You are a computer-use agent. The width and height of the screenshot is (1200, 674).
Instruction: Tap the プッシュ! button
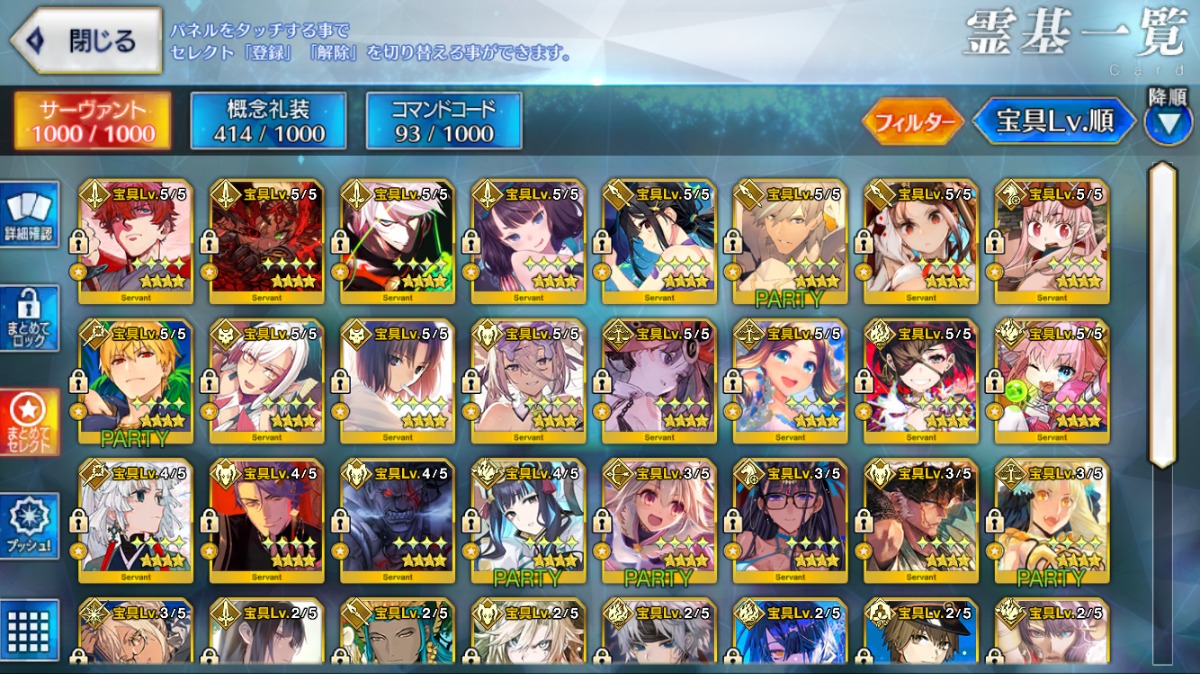30,526
